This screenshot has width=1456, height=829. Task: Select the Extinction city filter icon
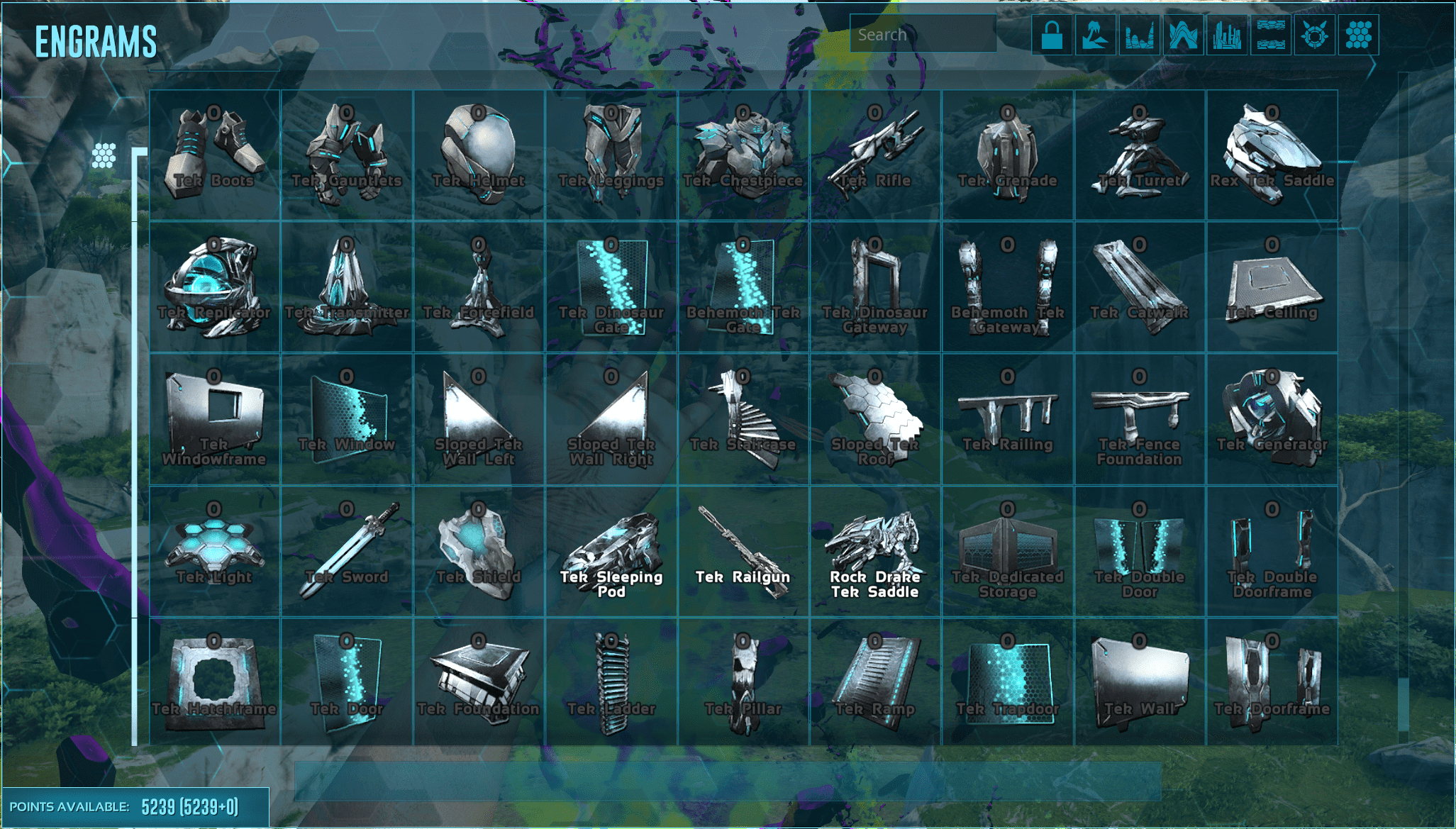(1229, 35)
